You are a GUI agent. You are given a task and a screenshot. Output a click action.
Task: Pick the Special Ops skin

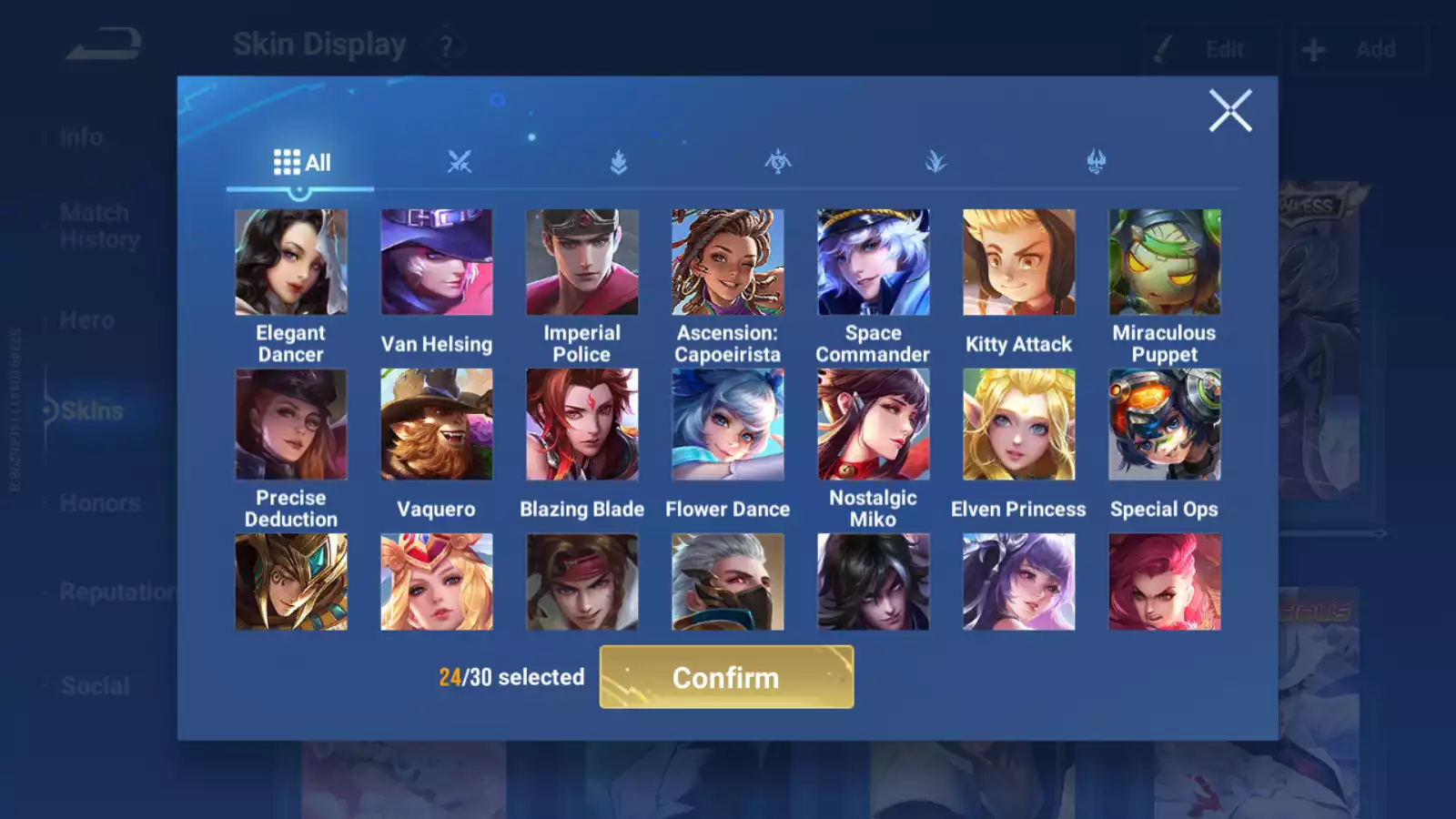click(x=1165, y=424)
